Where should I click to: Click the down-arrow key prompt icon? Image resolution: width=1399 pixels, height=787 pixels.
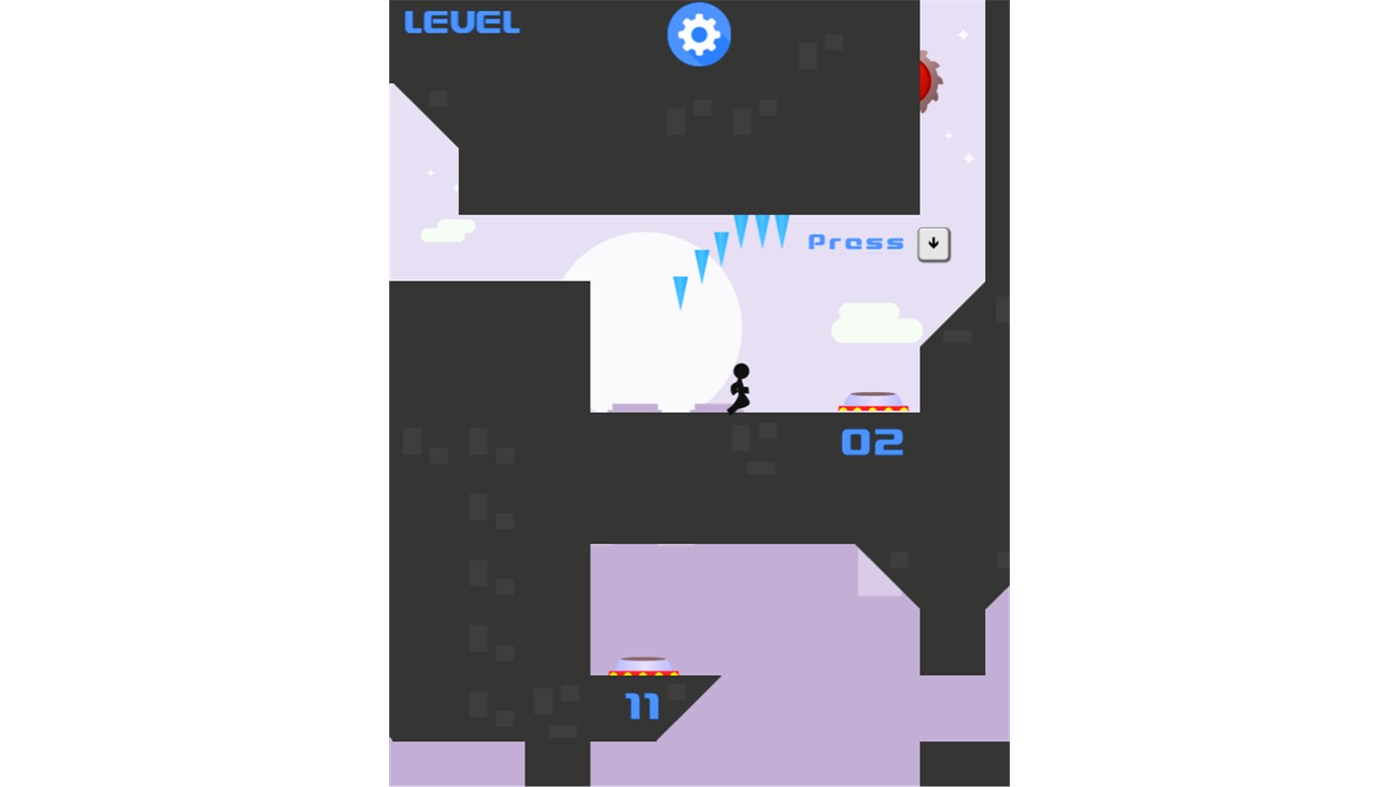tap(933, 243)
